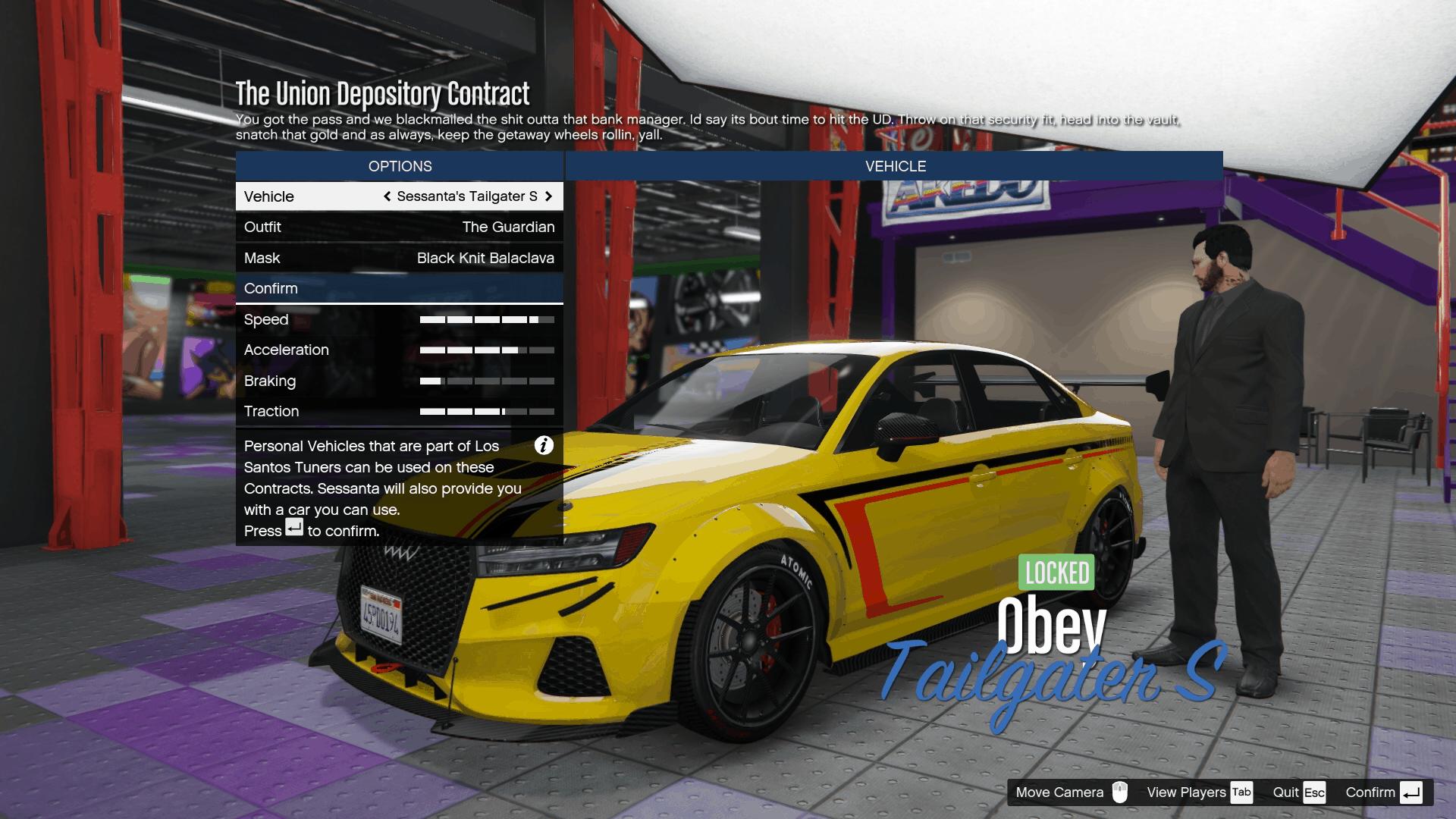This screenshot has width=1456, height=819.
Task: Click the info icon in the vehicle description
Action: (543, 447)
